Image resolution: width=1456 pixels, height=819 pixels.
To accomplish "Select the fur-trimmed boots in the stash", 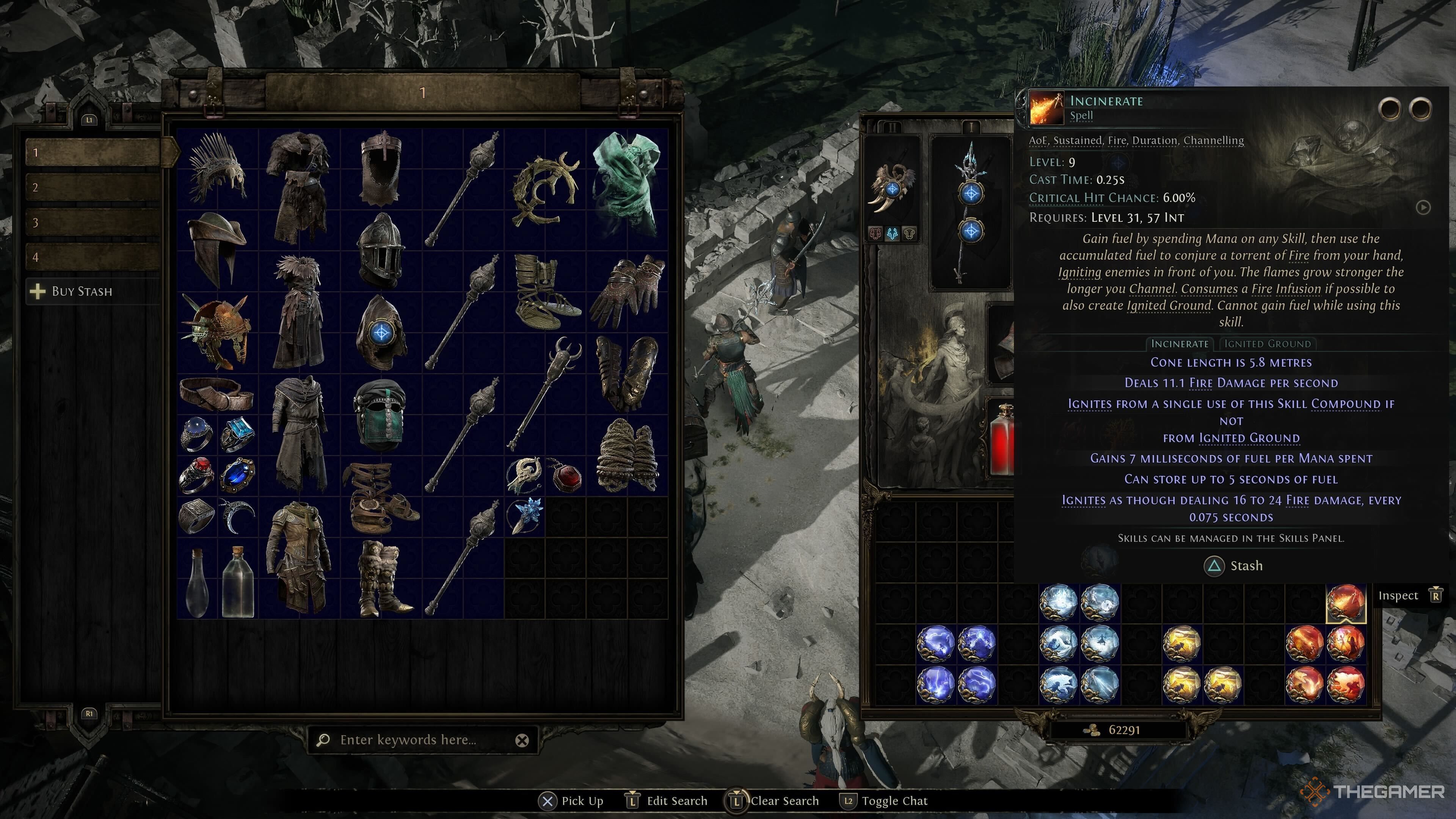I will [x=381, y=577].
